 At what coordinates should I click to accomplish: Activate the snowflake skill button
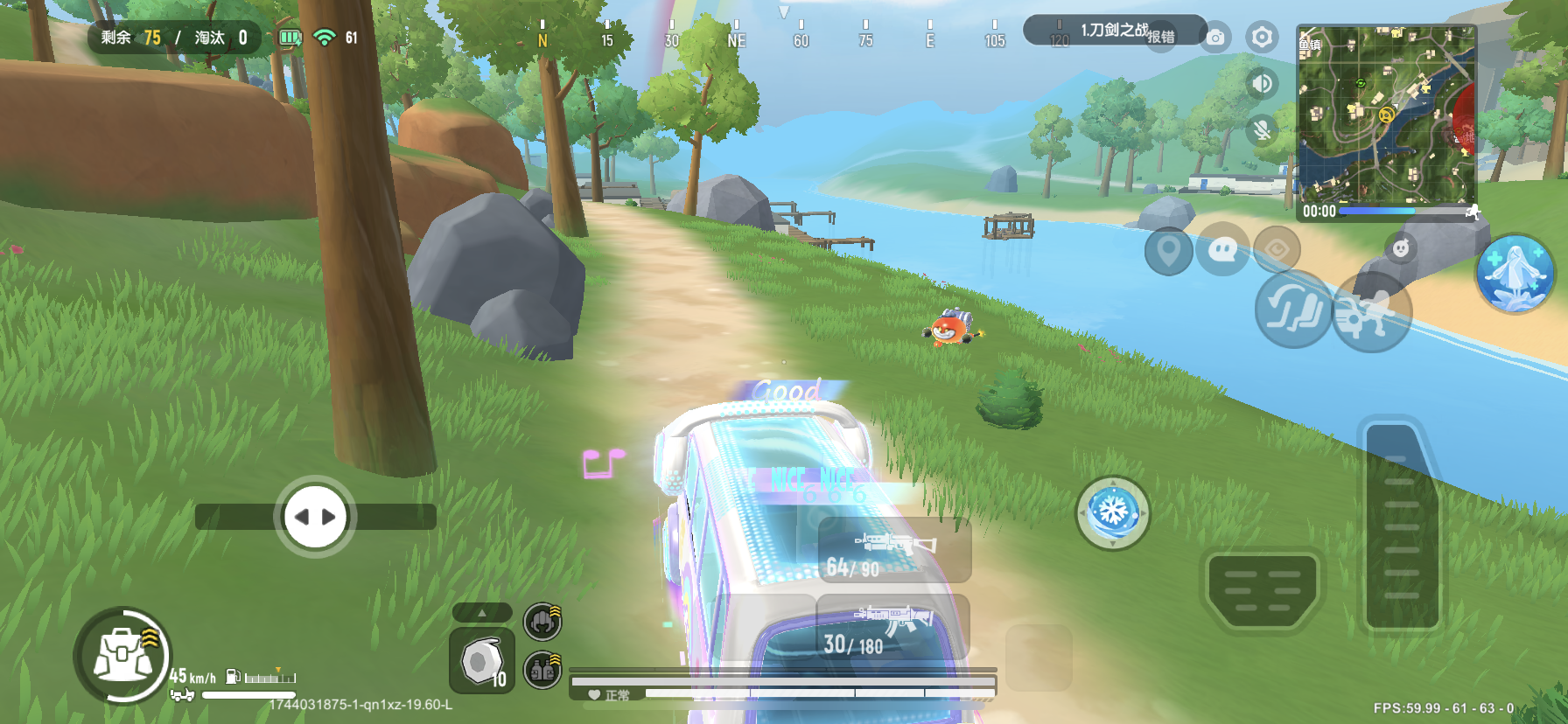1112,512
